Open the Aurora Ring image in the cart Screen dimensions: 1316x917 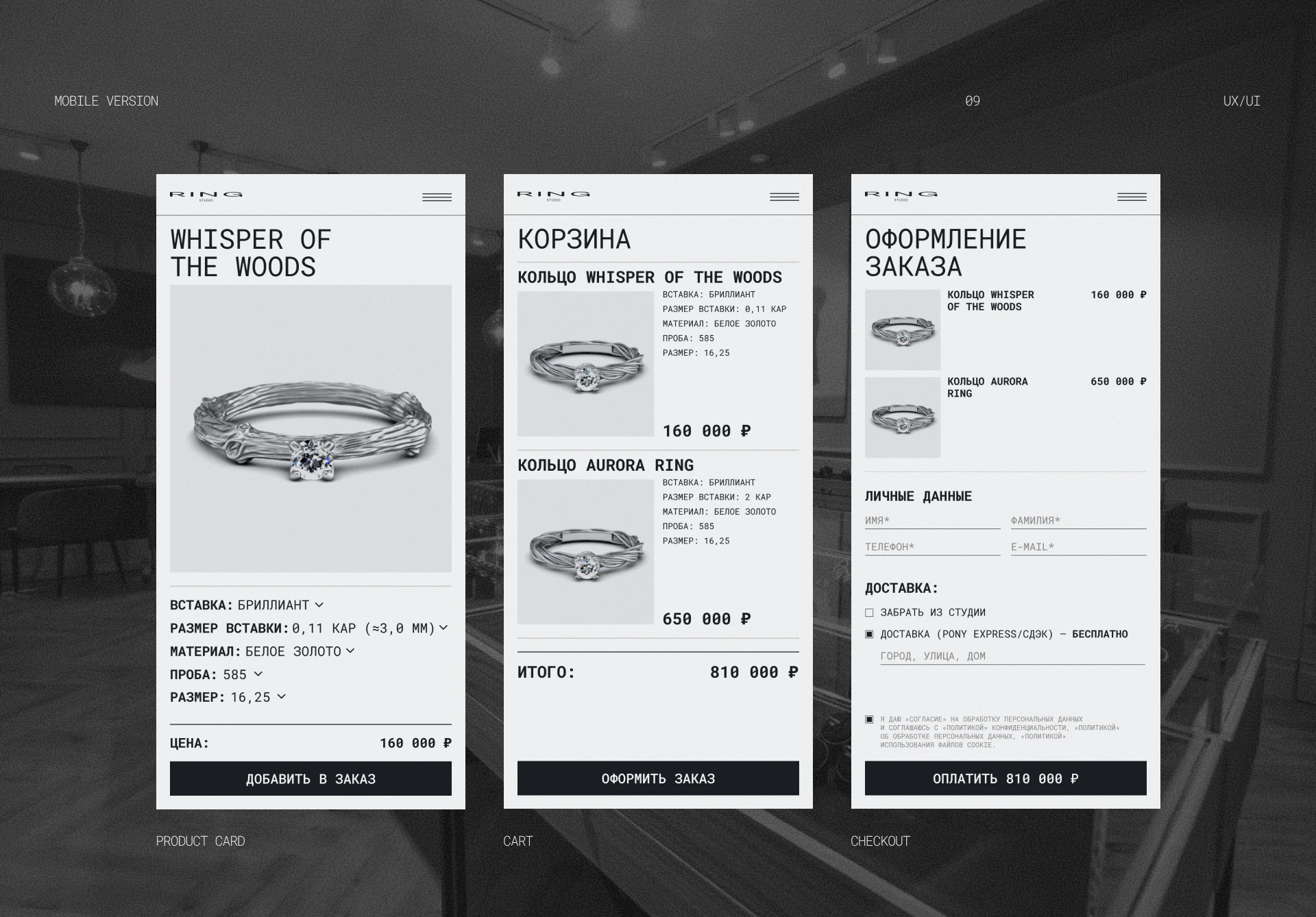point(585,552)
